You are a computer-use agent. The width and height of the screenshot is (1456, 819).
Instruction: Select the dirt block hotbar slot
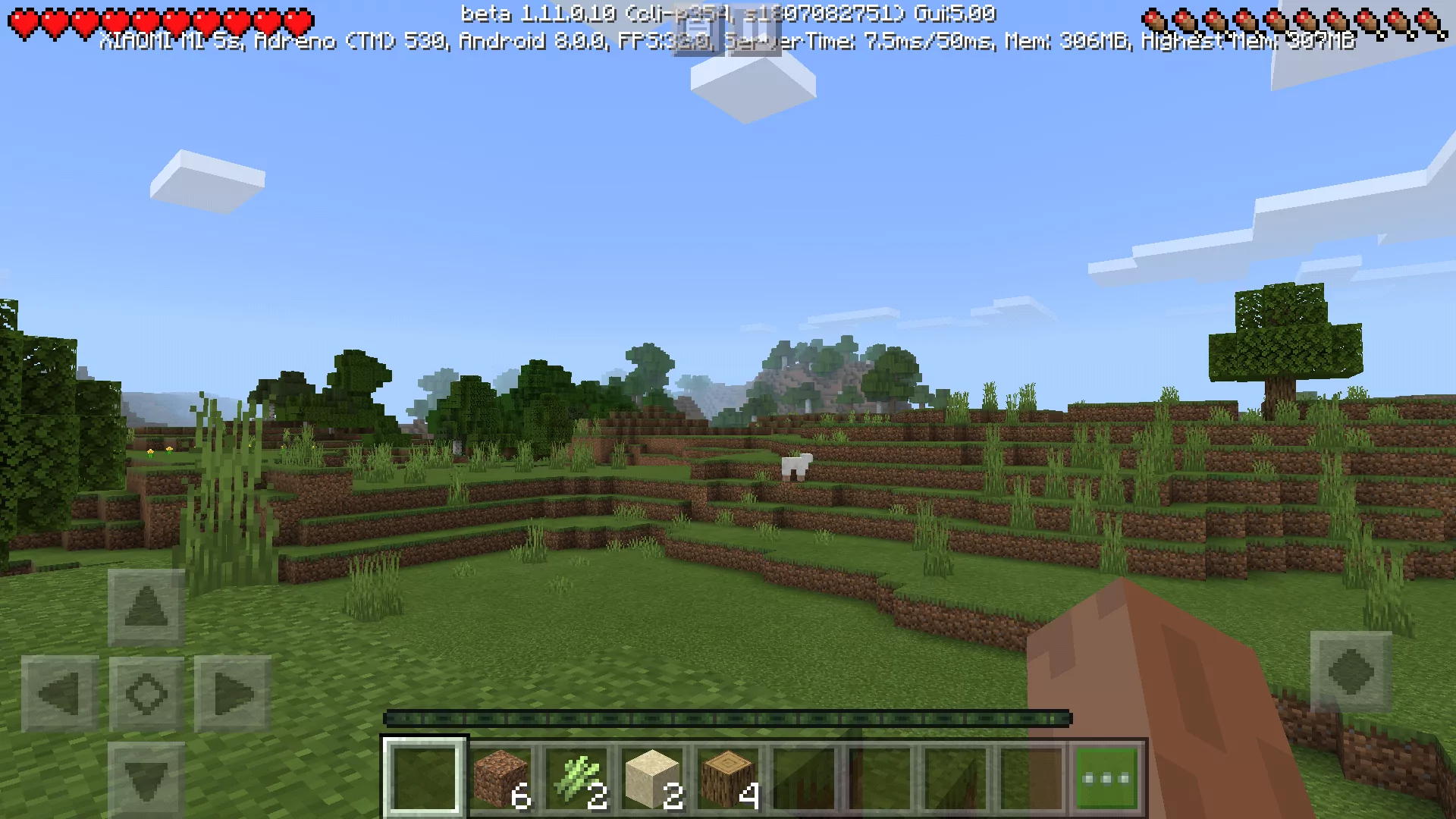[x=500, y=779]
